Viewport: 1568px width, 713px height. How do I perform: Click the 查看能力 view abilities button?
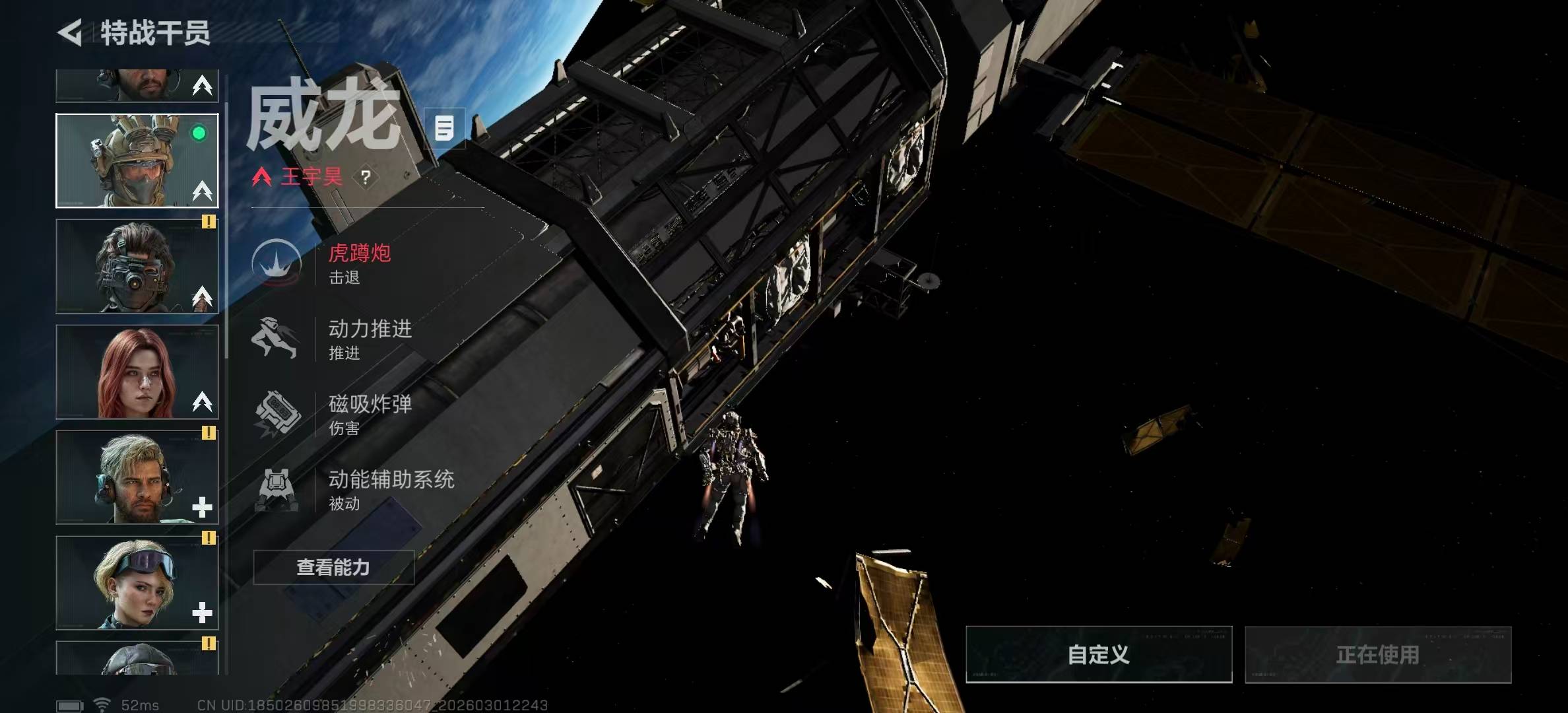[x=333, y=567]
